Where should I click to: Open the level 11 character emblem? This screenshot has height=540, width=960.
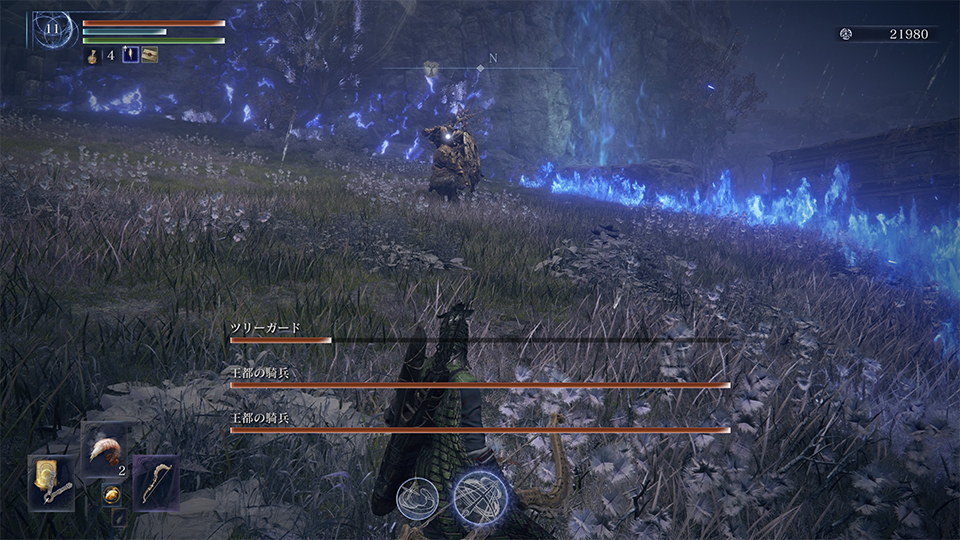coord(53,32)
